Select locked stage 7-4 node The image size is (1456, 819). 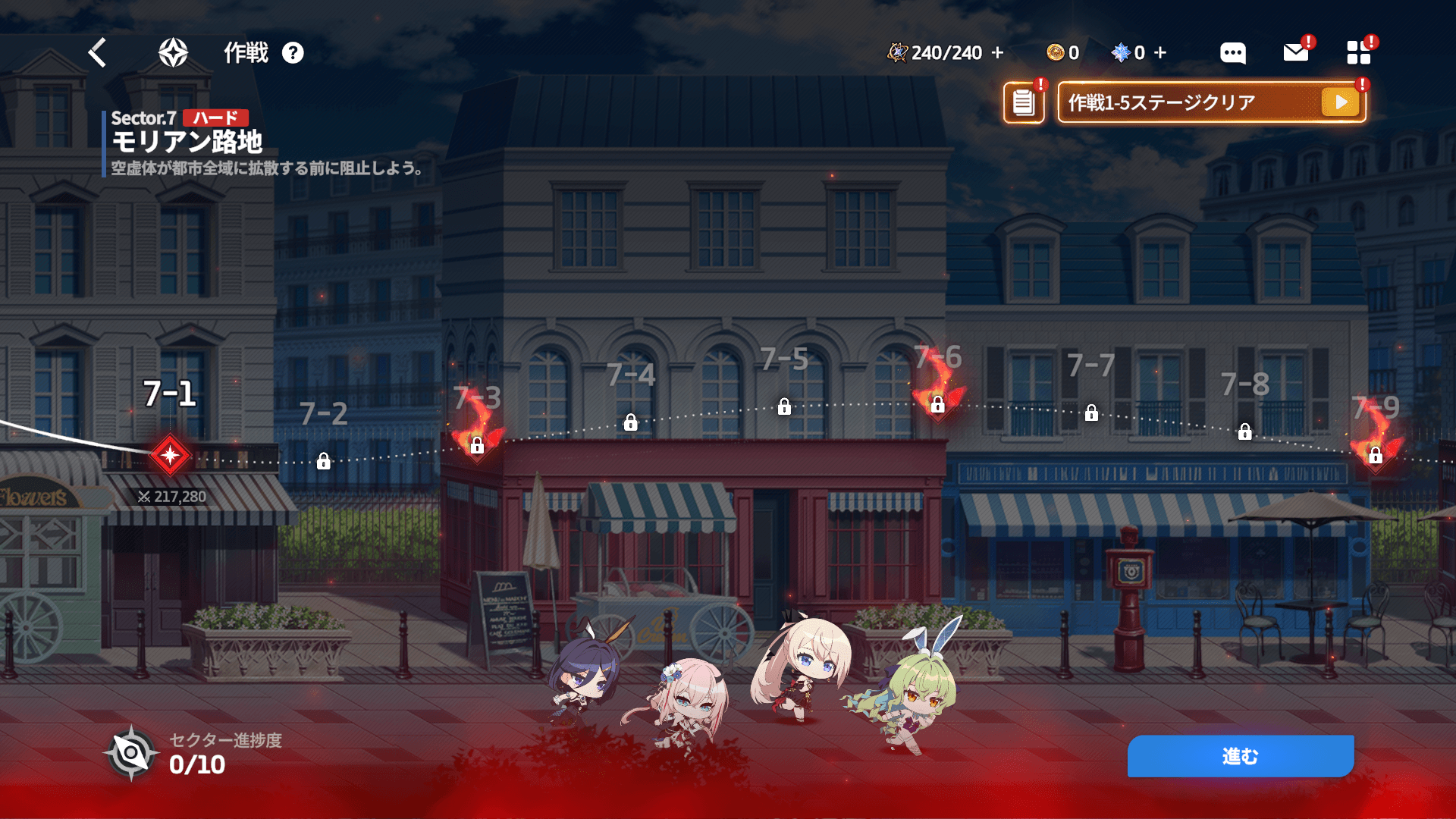[631, 422]
